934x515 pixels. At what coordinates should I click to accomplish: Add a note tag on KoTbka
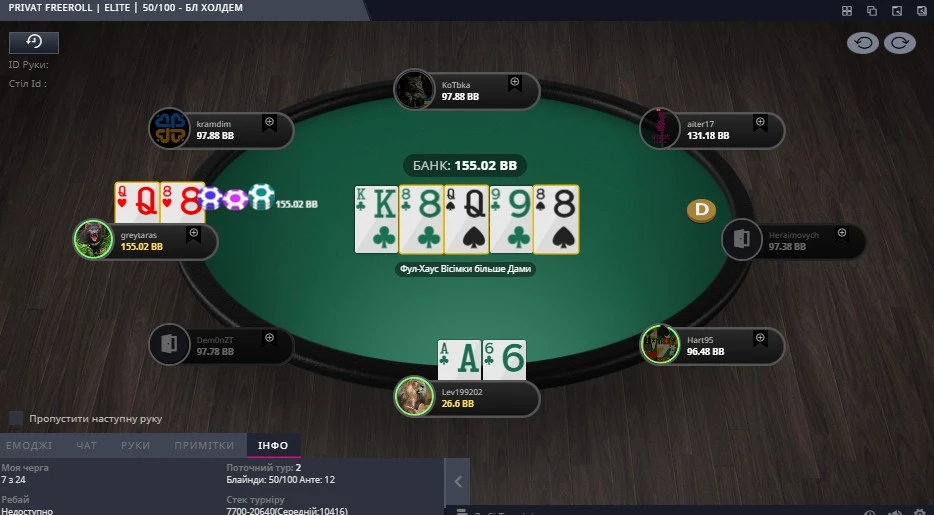pos(515,82)
